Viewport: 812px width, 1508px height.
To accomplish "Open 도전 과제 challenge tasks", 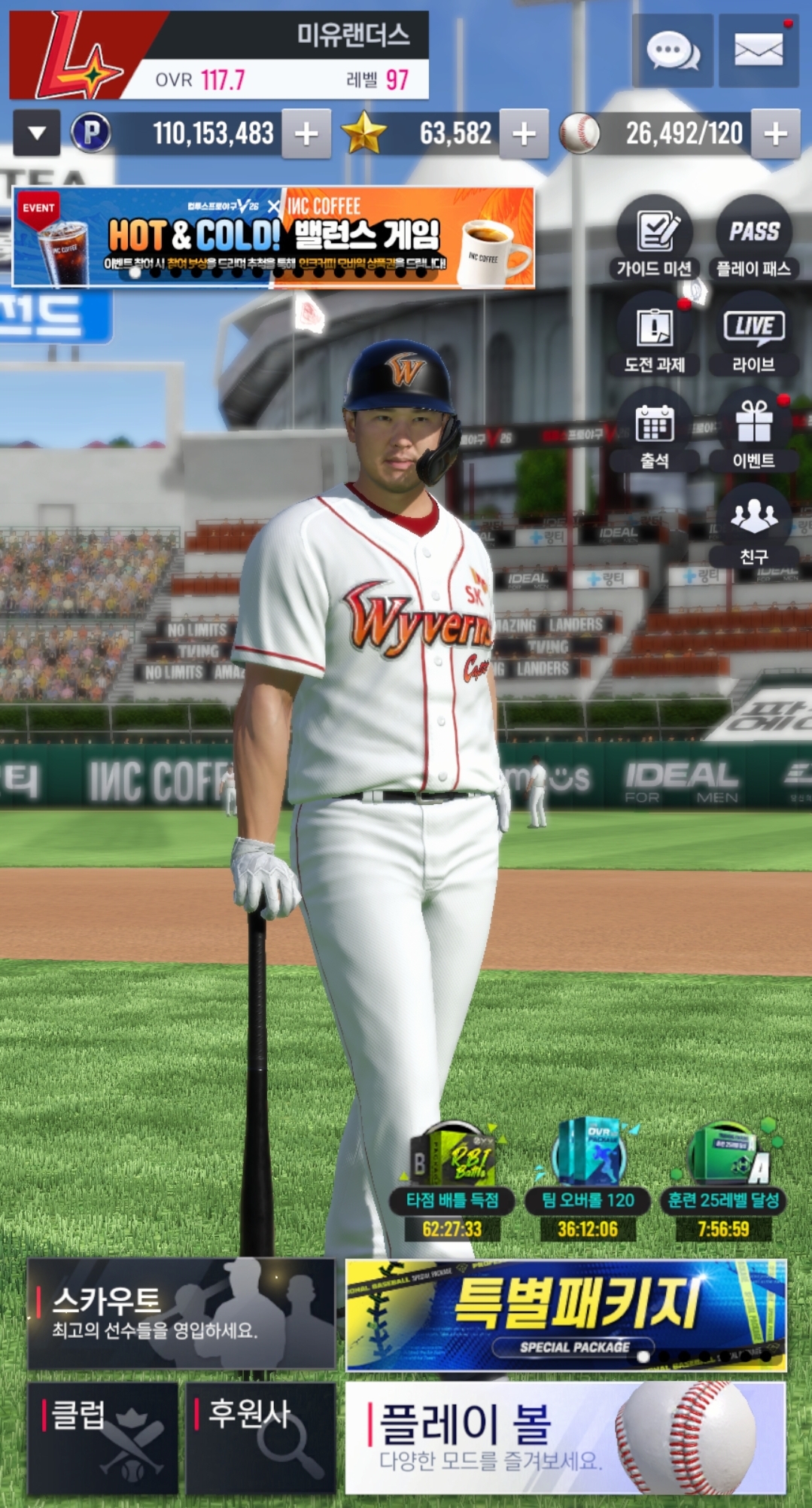I will (x=655, y=335).
